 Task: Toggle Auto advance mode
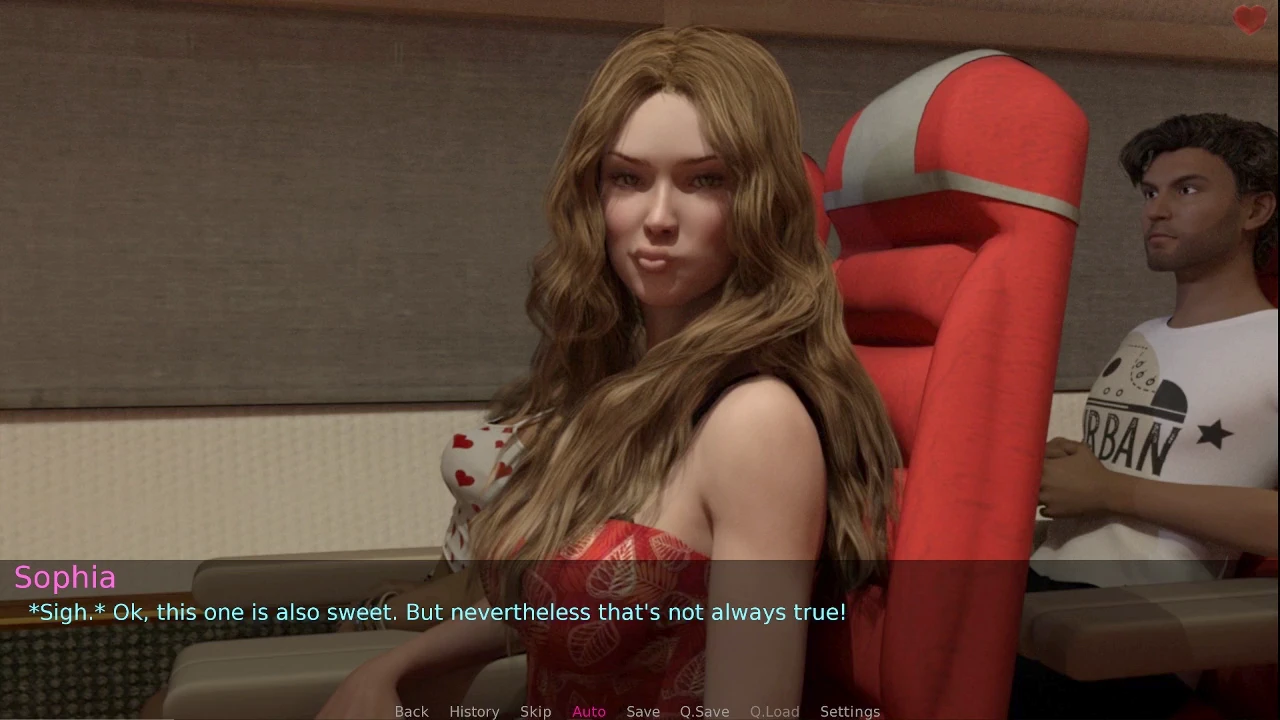tap(589, 711)
